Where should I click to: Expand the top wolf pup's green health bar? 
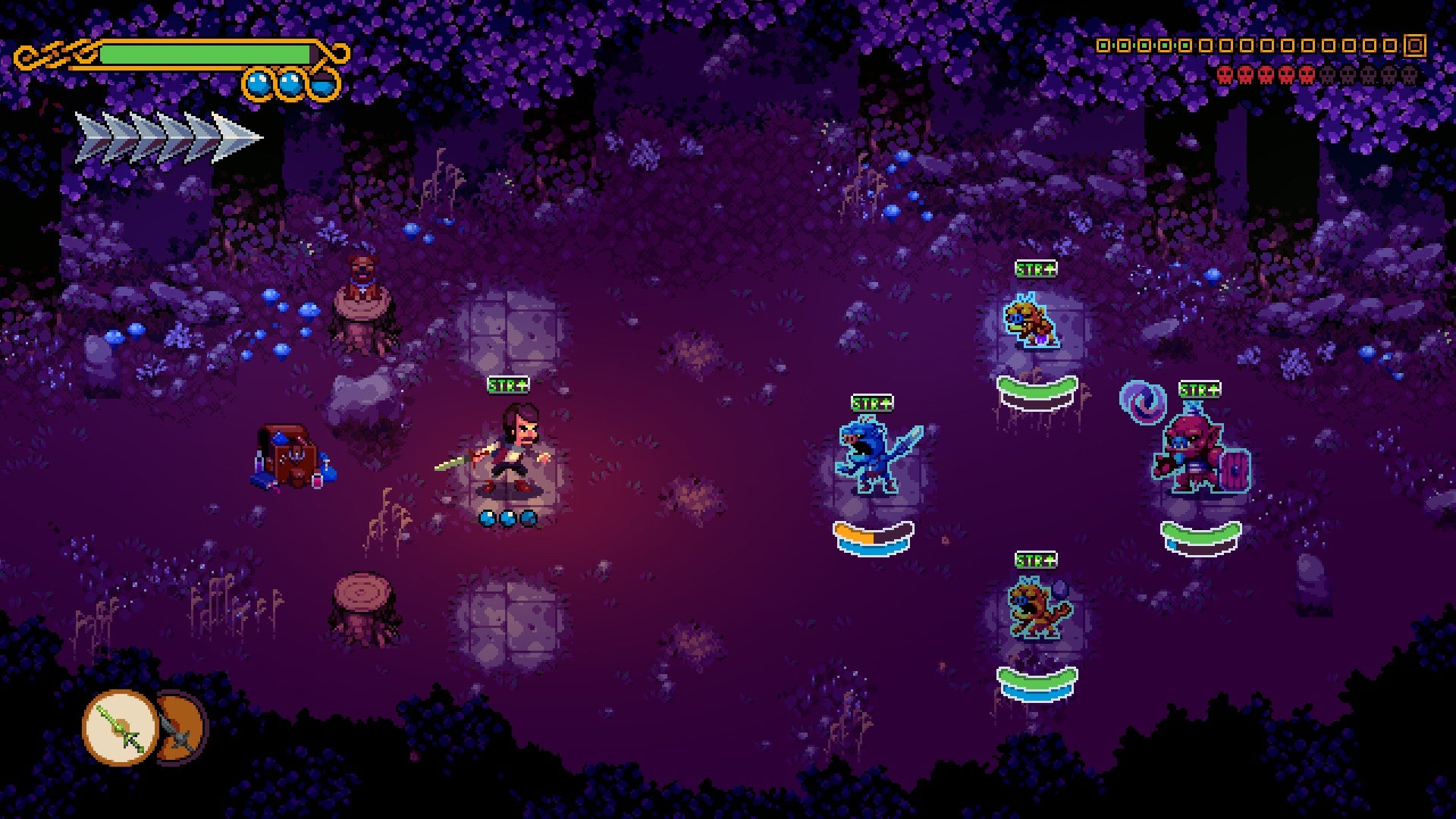tap(1036, 388)
